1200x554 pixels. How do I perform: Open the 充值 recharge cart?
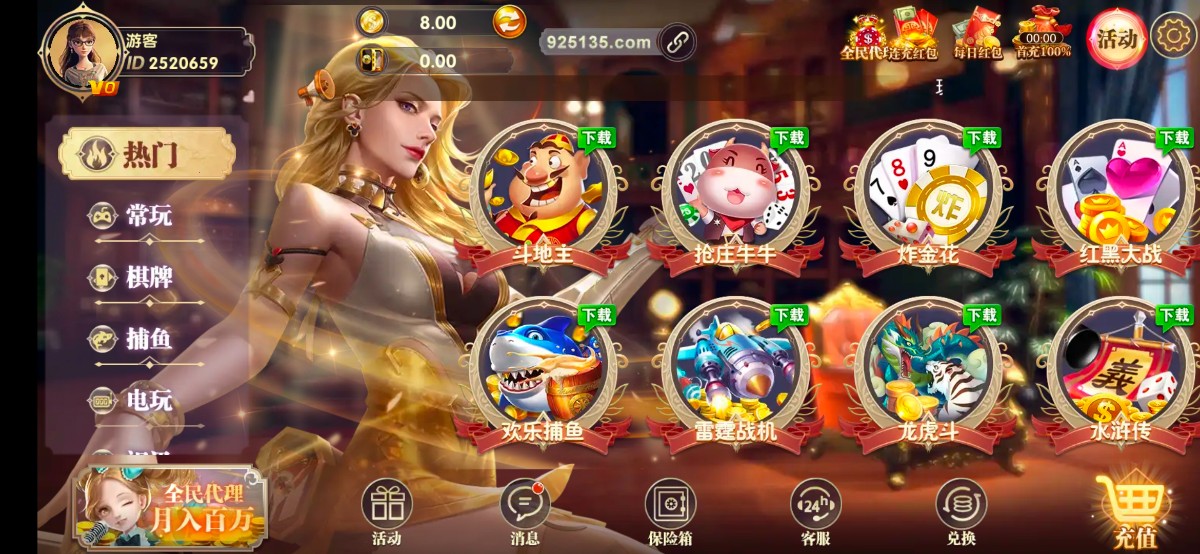coord(1135,510)
